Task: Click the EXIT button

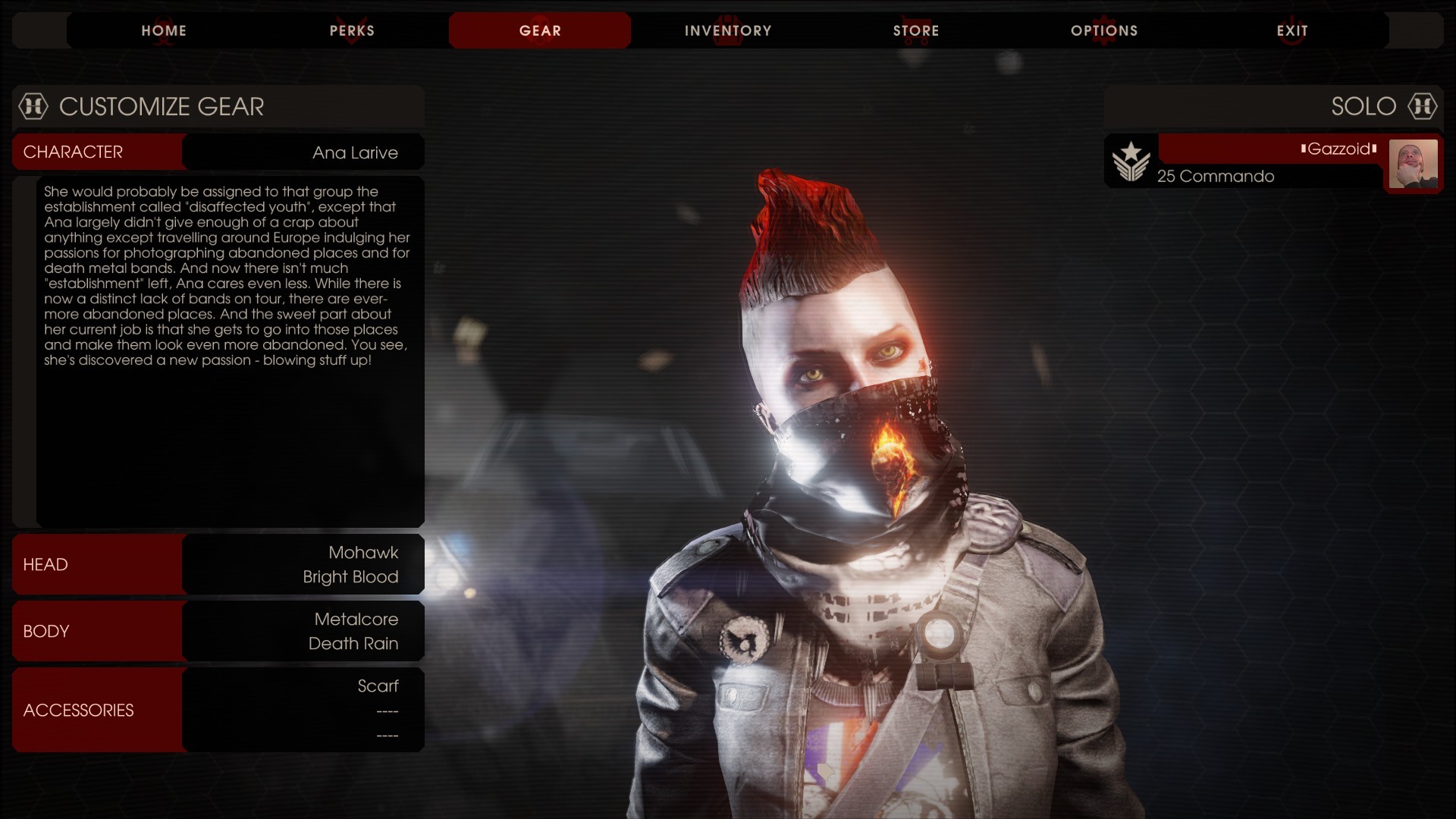Action: pos(1293,30)
